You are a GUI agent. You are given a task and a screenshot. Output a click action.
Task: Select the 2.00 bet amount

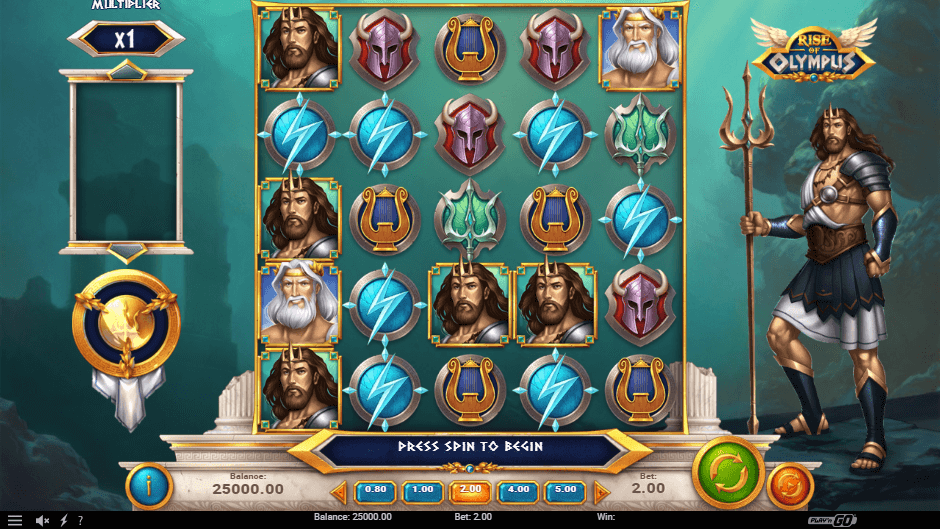[x=470, y=491]
